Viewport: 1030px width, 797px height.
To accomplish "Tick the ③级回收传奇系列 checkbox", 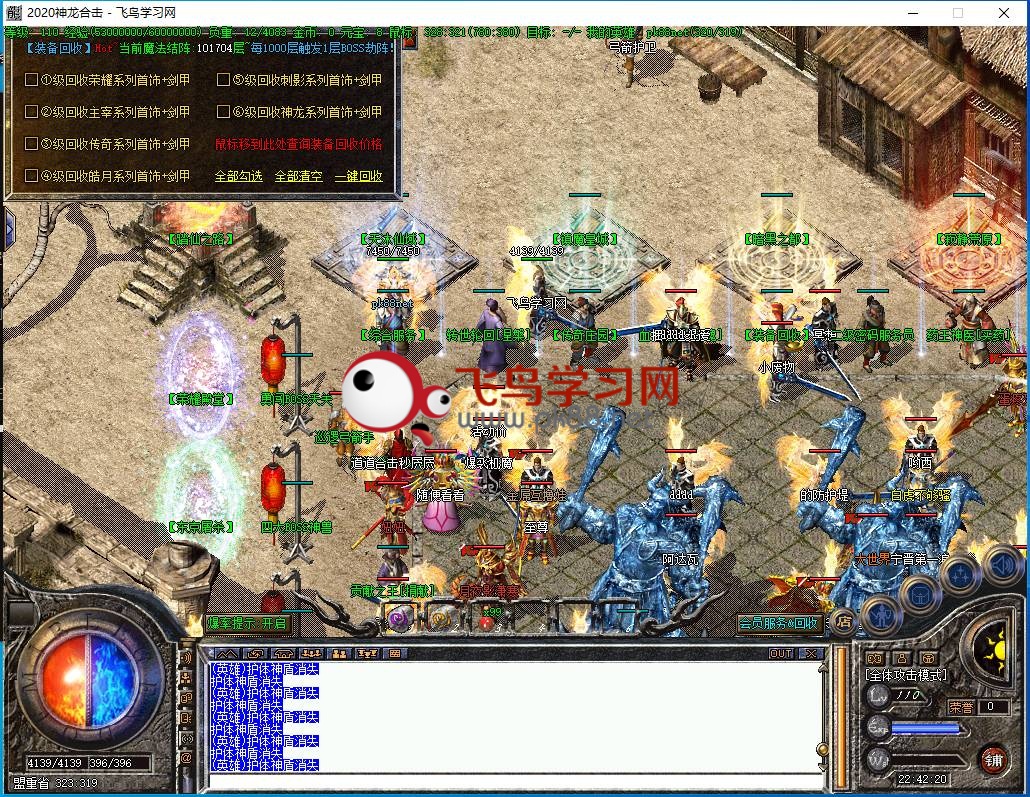I will (x=31, y=144).
